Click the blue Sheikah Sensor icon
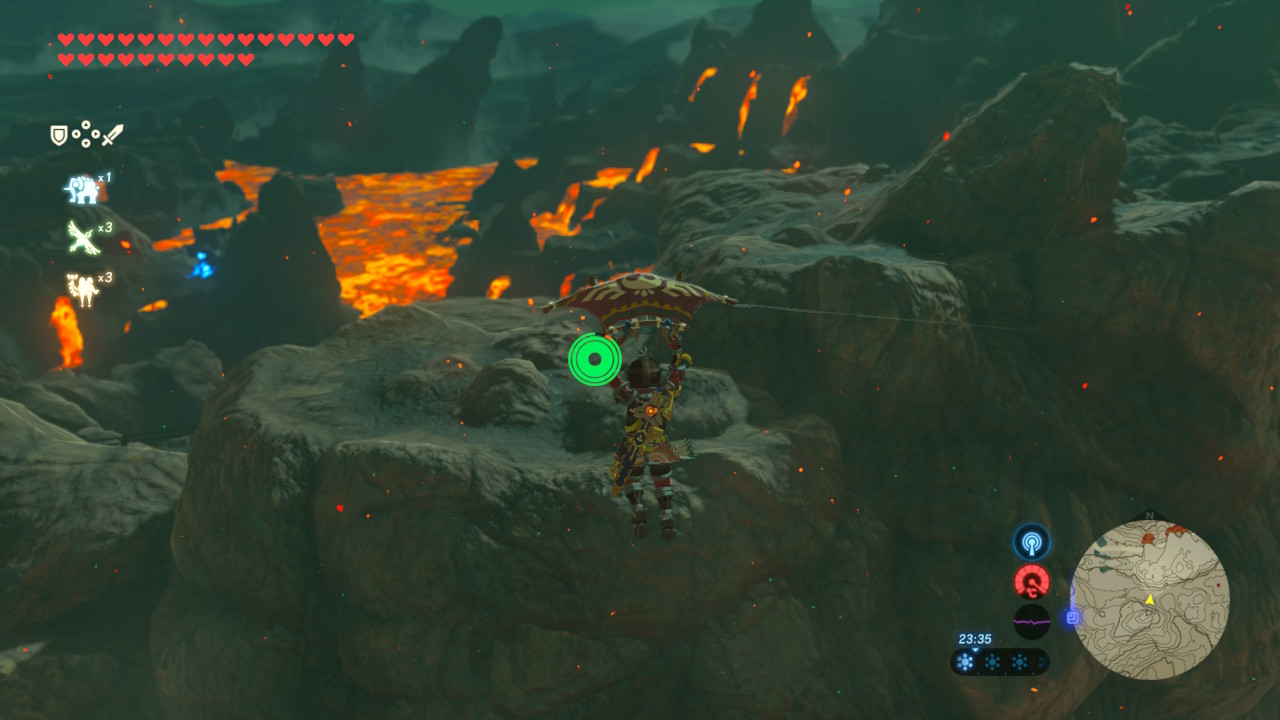 pyautogui.click(x=1031, y=542)
